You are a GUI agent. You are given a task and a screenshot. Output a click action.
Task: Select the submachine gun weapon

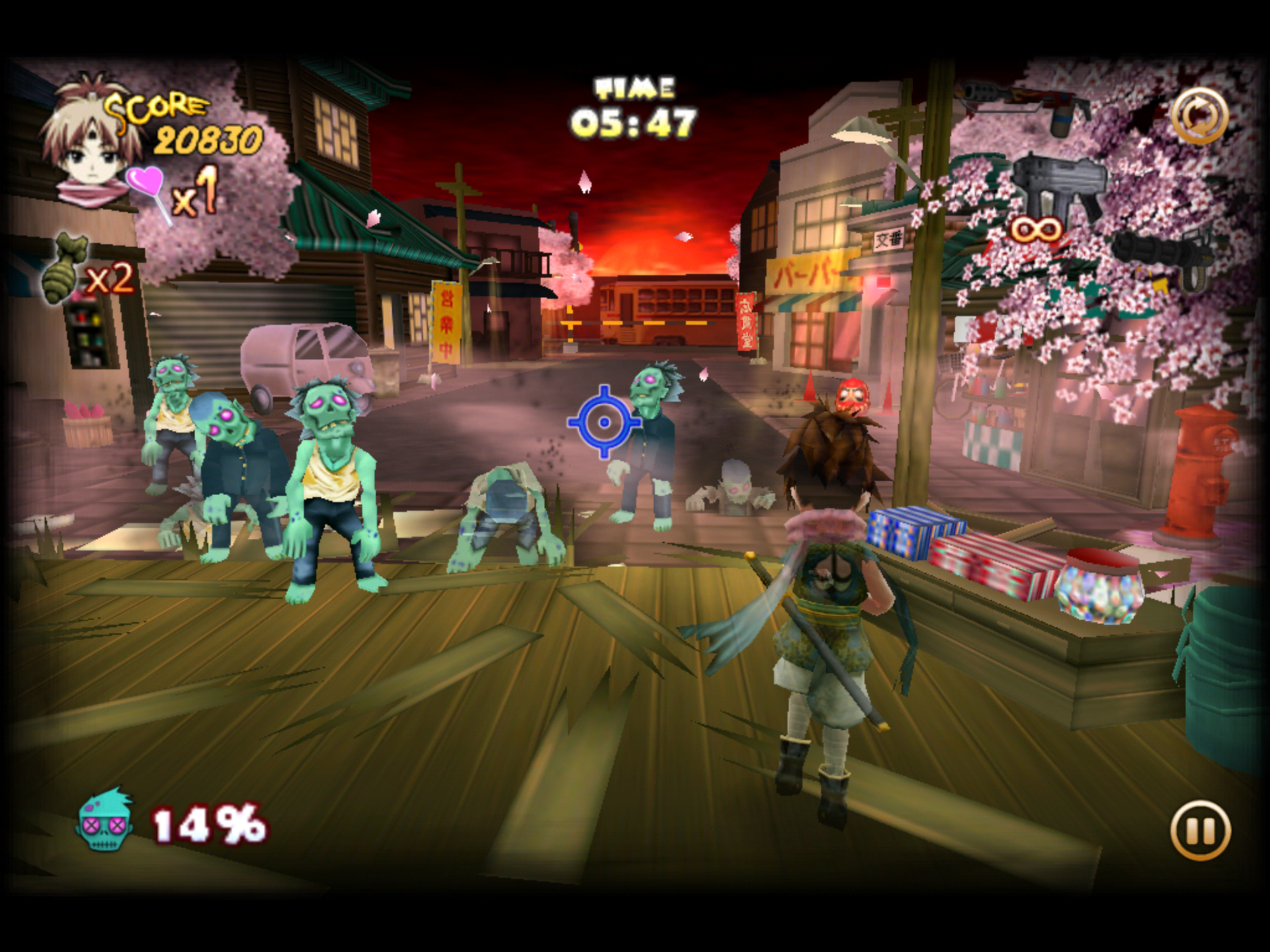point(1058,188)
